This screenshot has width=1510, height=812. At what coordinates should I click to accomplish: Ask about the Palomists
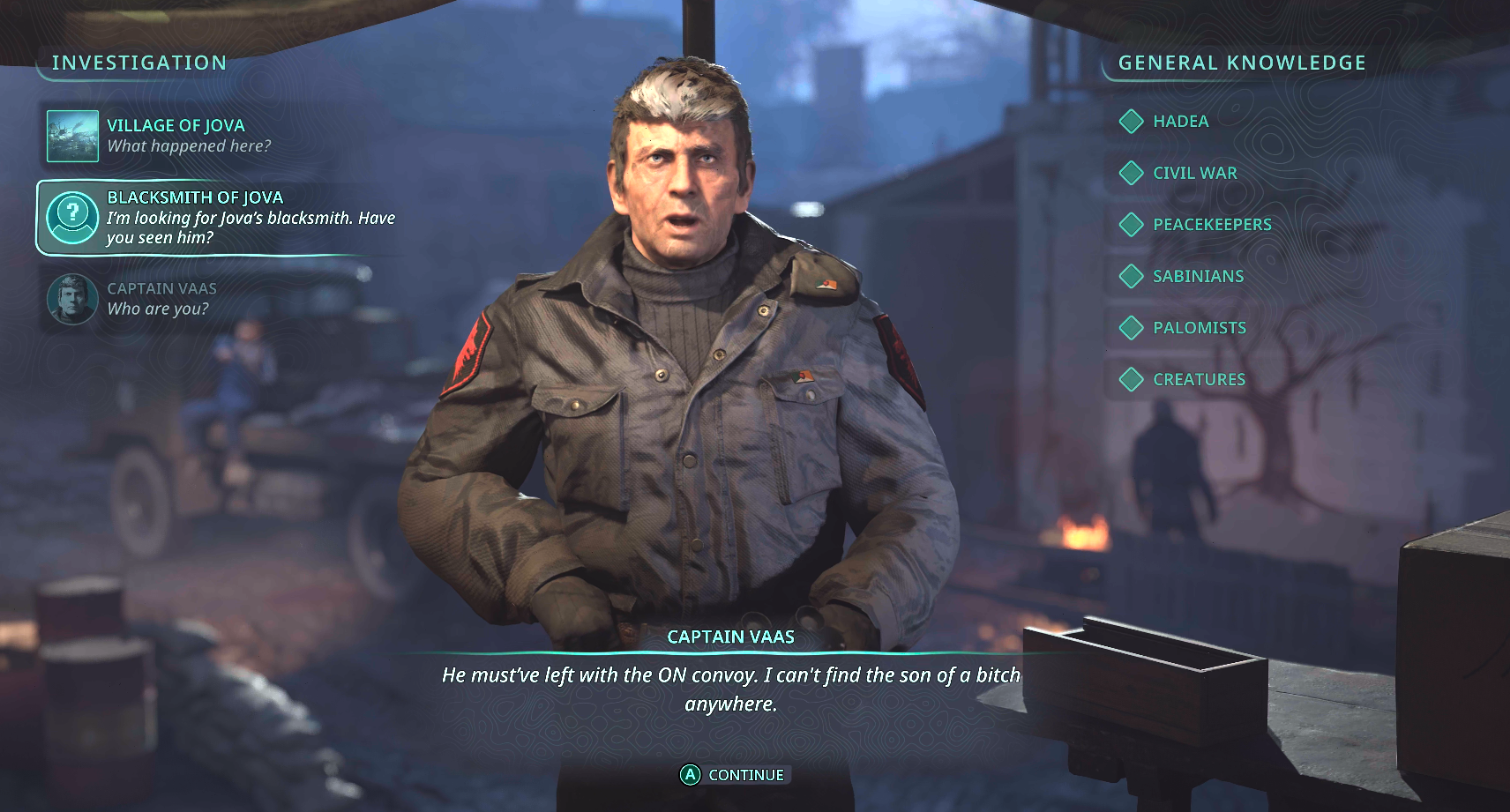point(1199,328)
